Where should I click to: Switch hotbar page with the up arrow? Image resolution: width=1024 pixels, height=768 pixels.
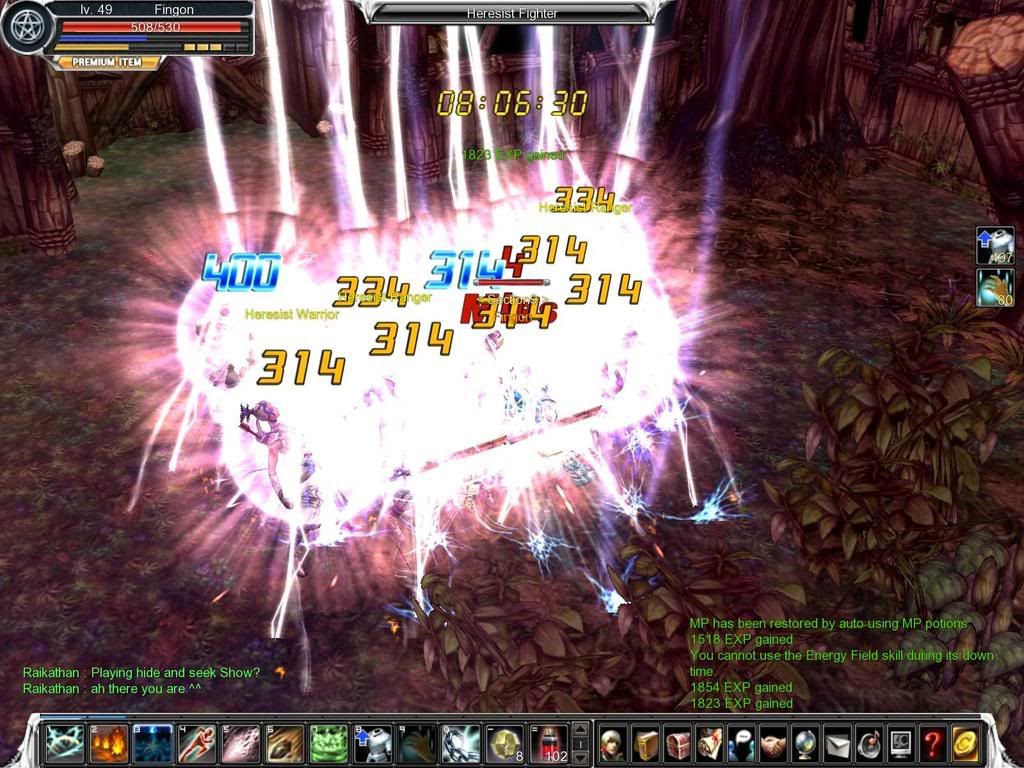(579, 729)
